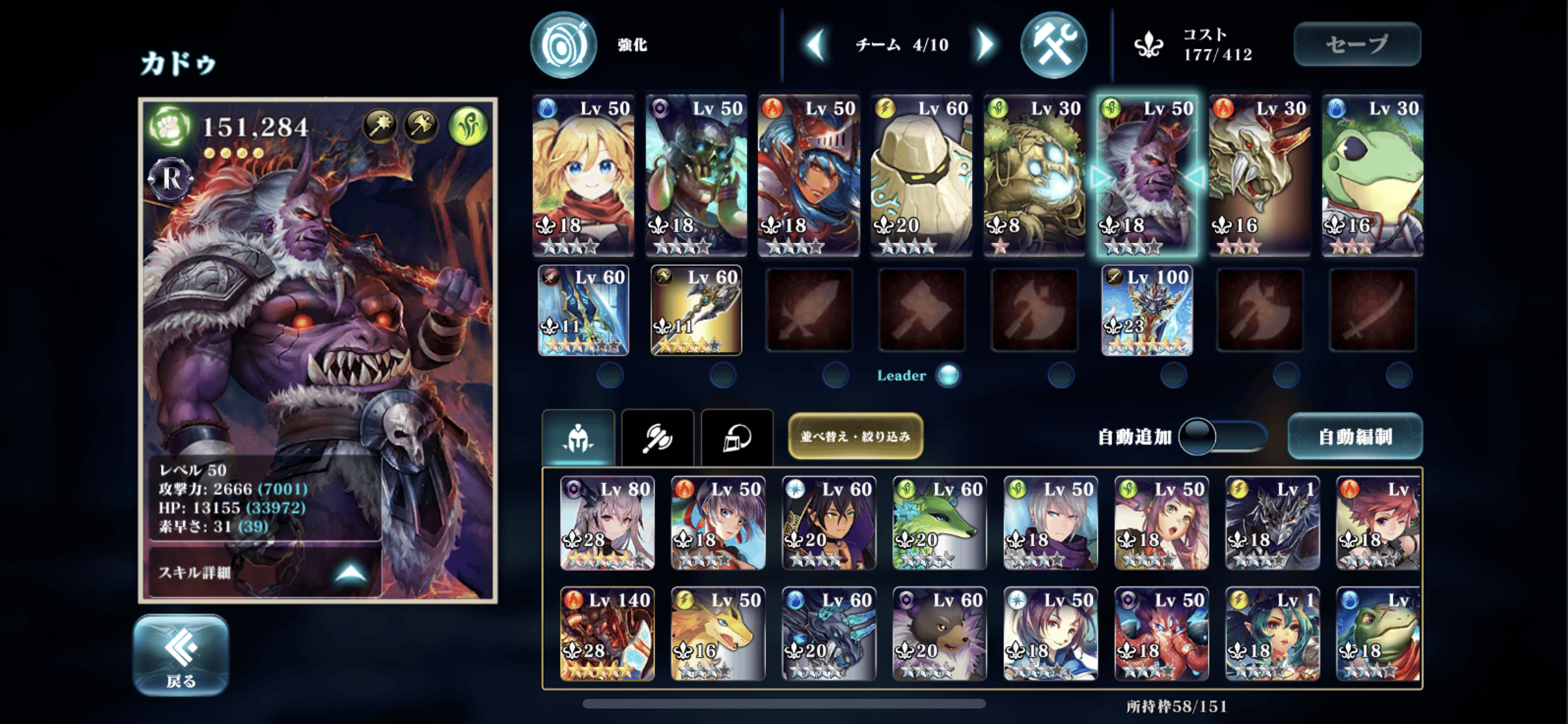Open the 強化 enhancement icon
The width and height of the screenshot is (1568, 724).
[564, 45]
